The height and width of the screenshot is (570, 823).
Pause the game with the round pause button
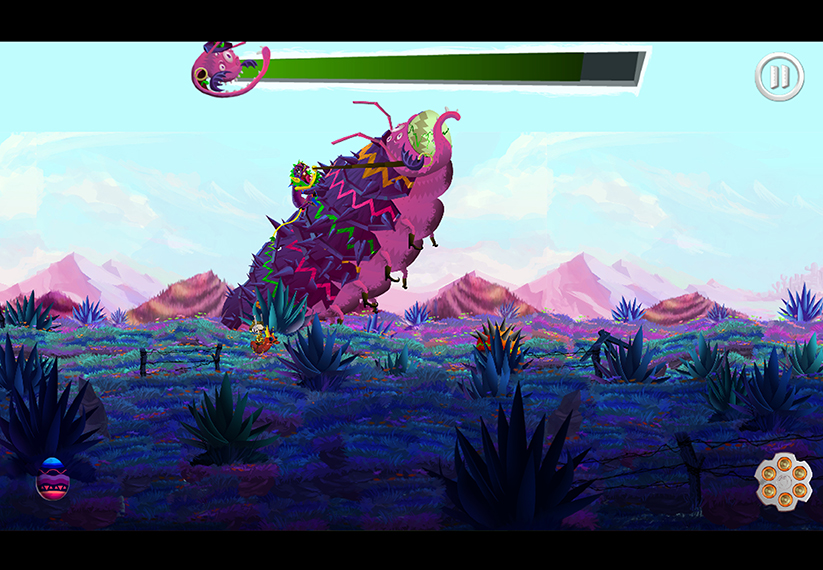[779, 76]
